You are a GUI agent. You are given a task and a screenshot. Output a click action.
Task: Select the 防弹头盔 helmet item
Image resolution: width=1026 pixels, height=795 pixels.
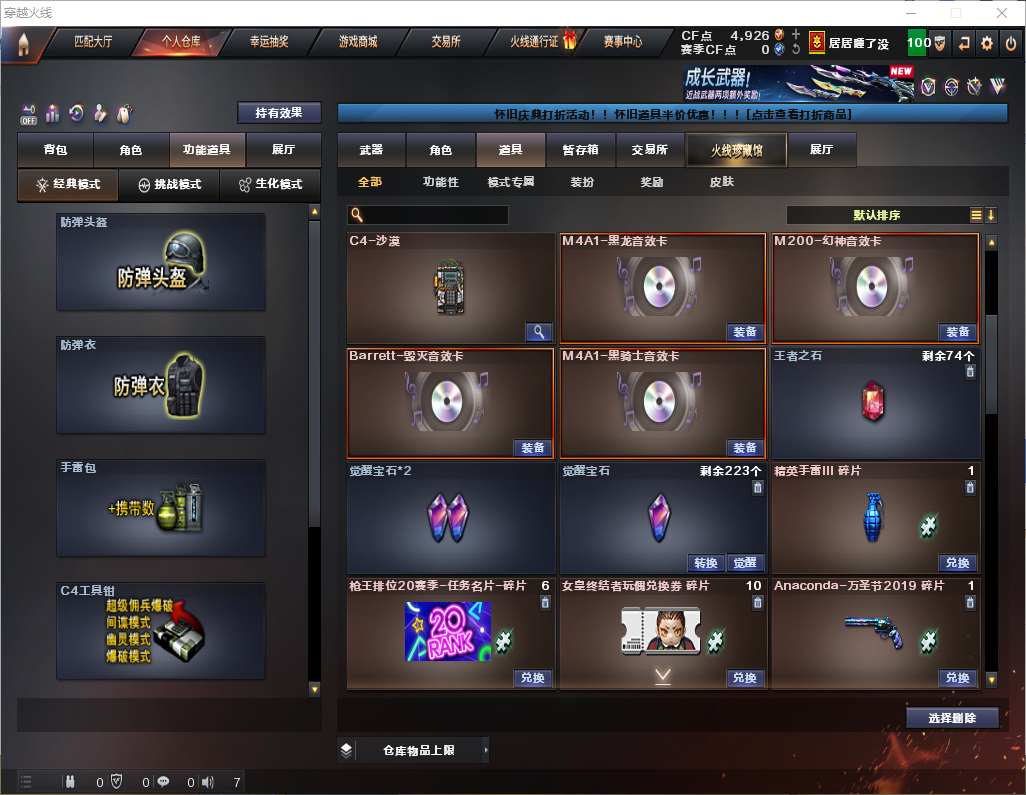pos(161,262)
